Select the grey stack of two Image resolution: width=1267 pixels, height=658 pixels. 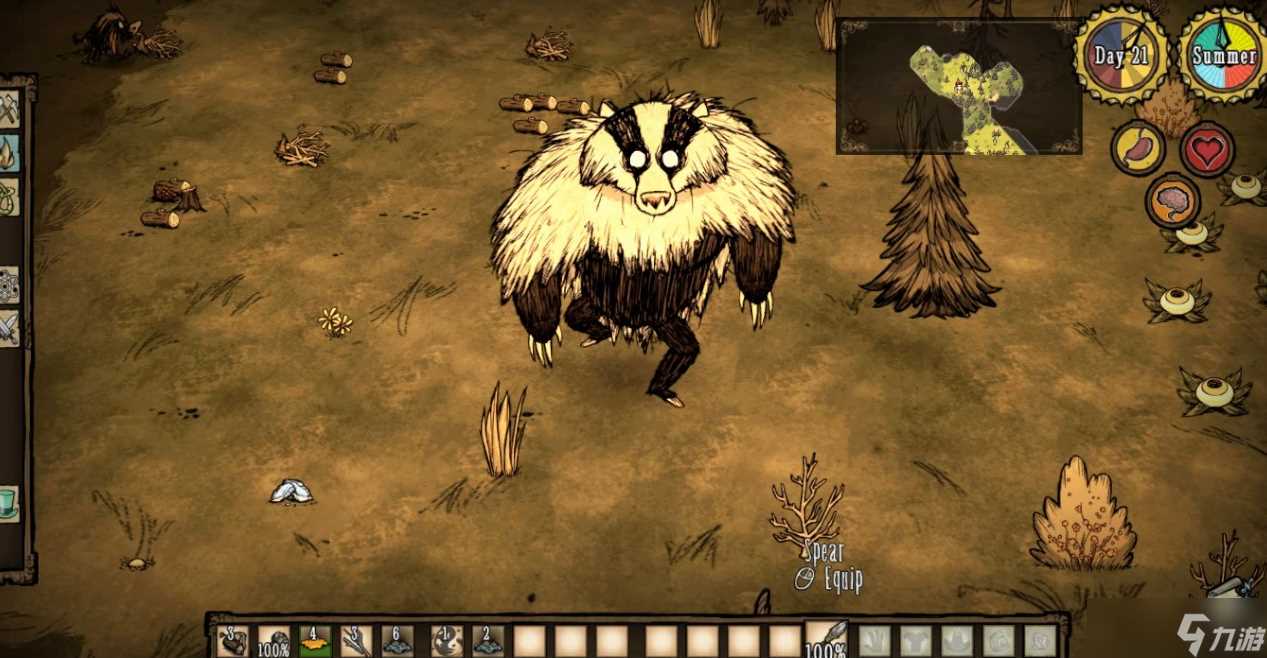pyautogui.click(x=488, y=641)
